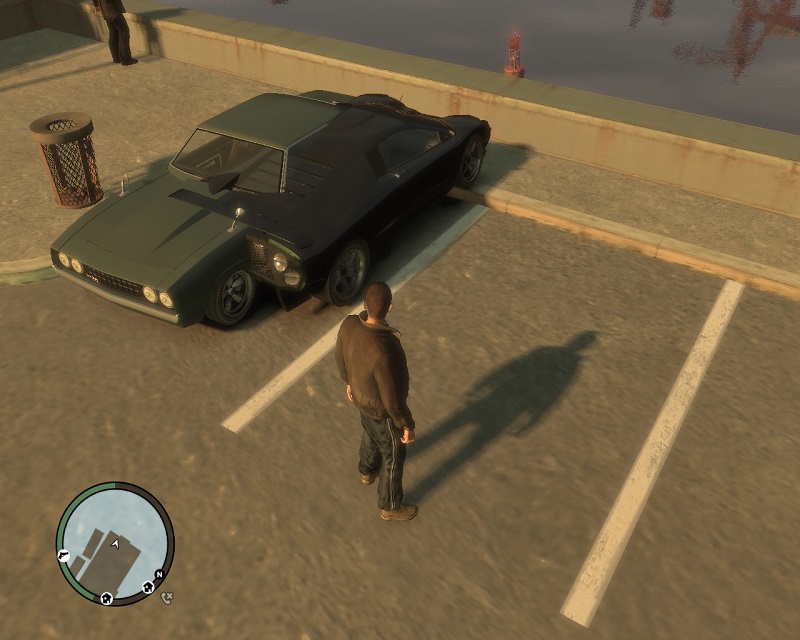Select the safehouse blip beside the N marker

coord(148,586)
